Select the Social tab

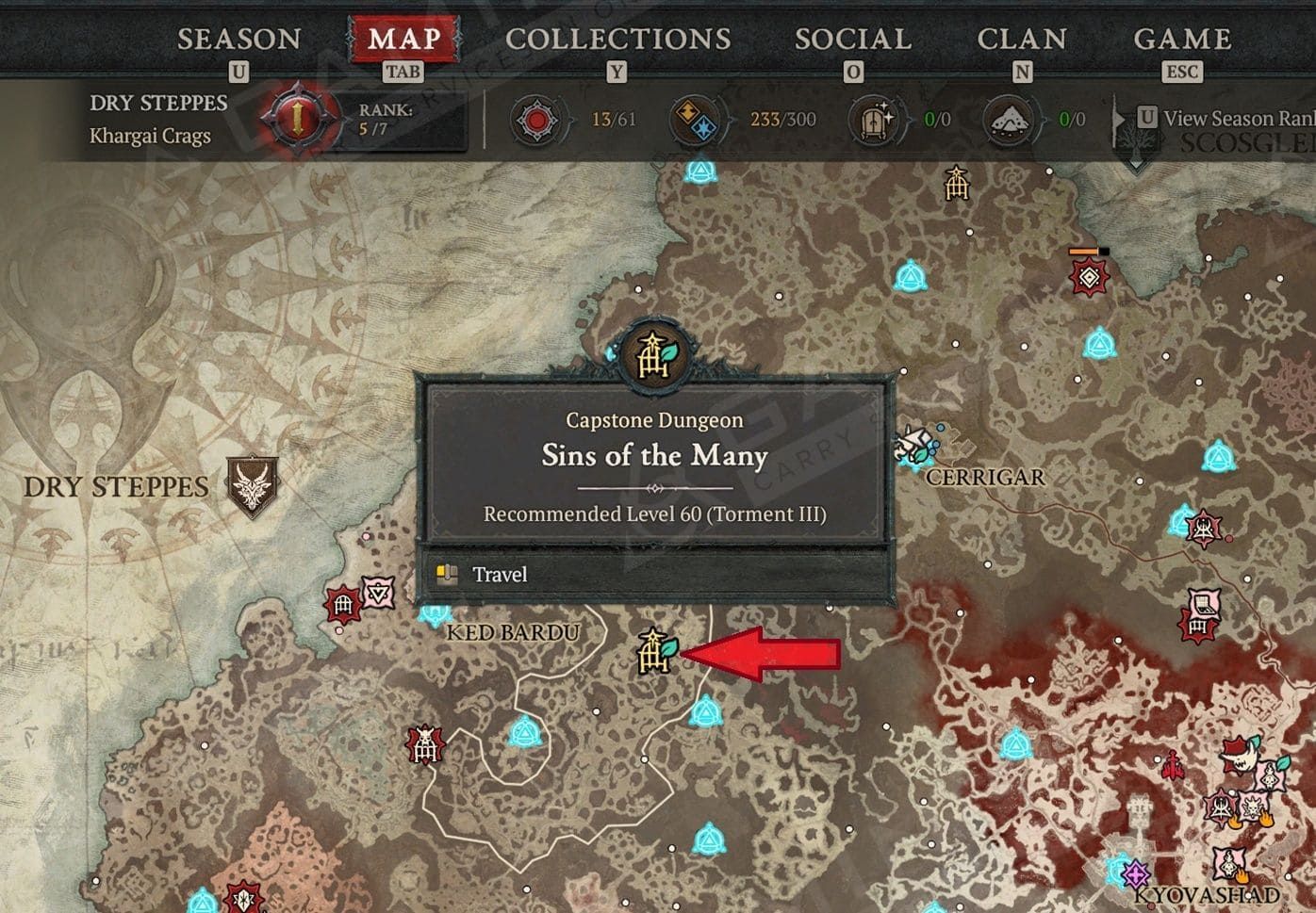(x=852, y=40)
